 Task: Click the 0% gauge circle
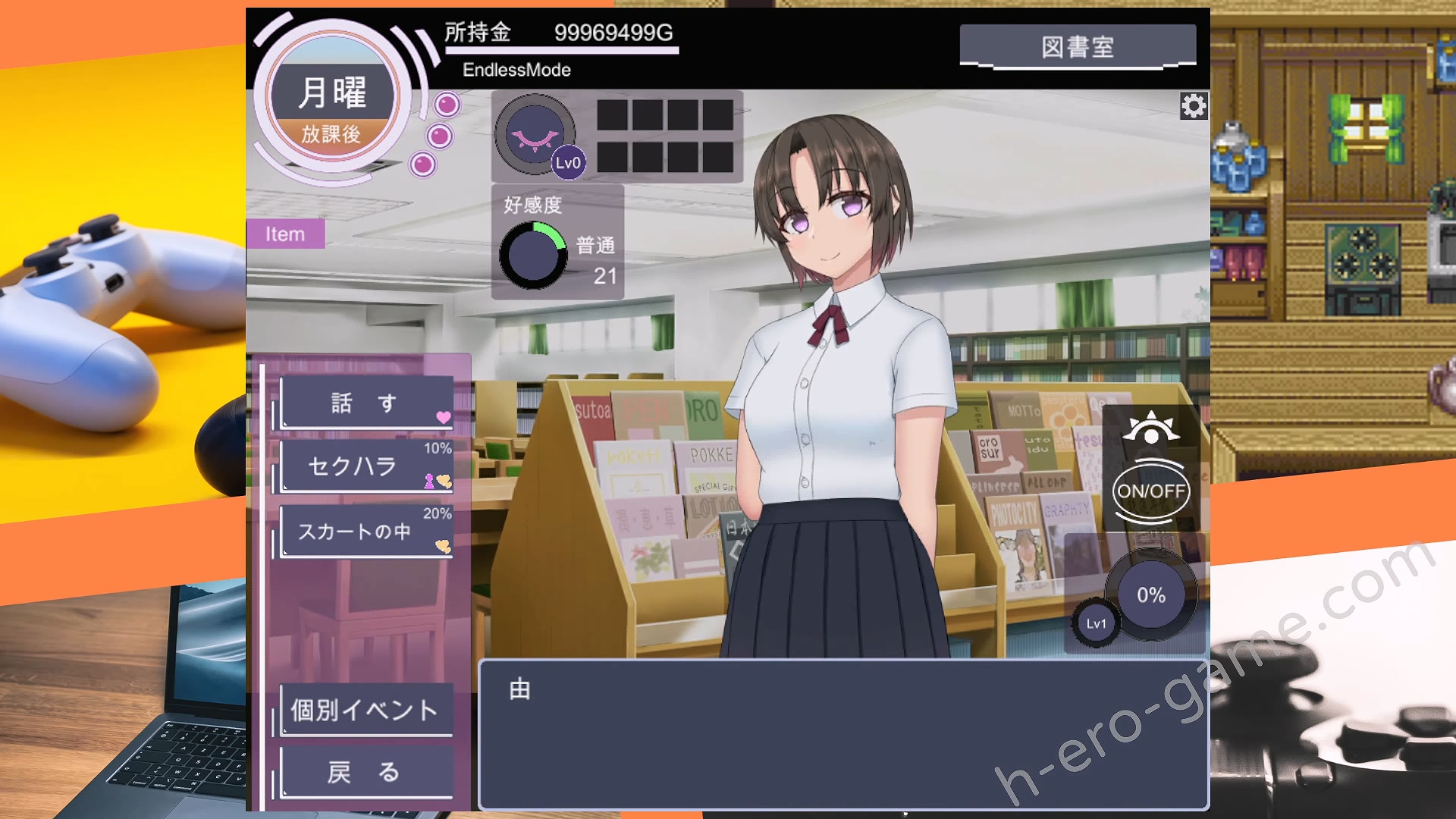click(x=1150, y=595)
